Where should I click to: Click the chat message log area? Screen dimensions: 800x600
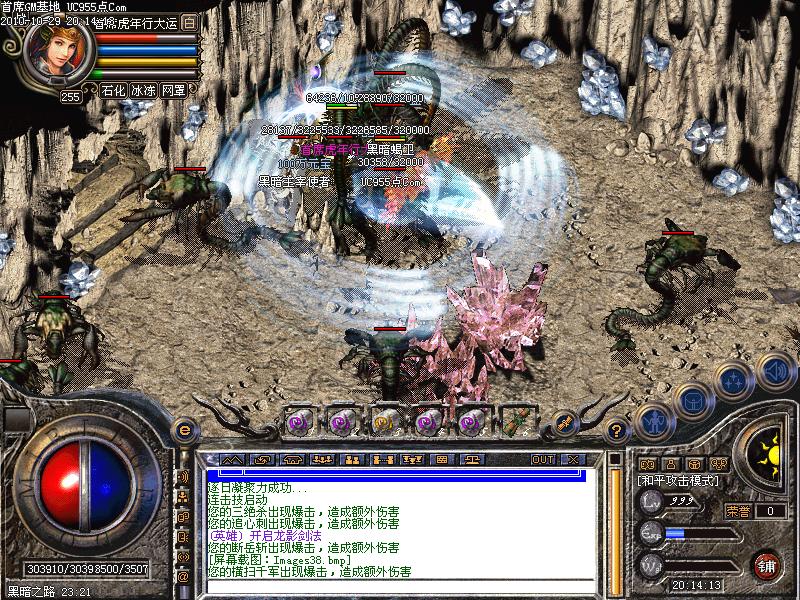coord(400,525)
